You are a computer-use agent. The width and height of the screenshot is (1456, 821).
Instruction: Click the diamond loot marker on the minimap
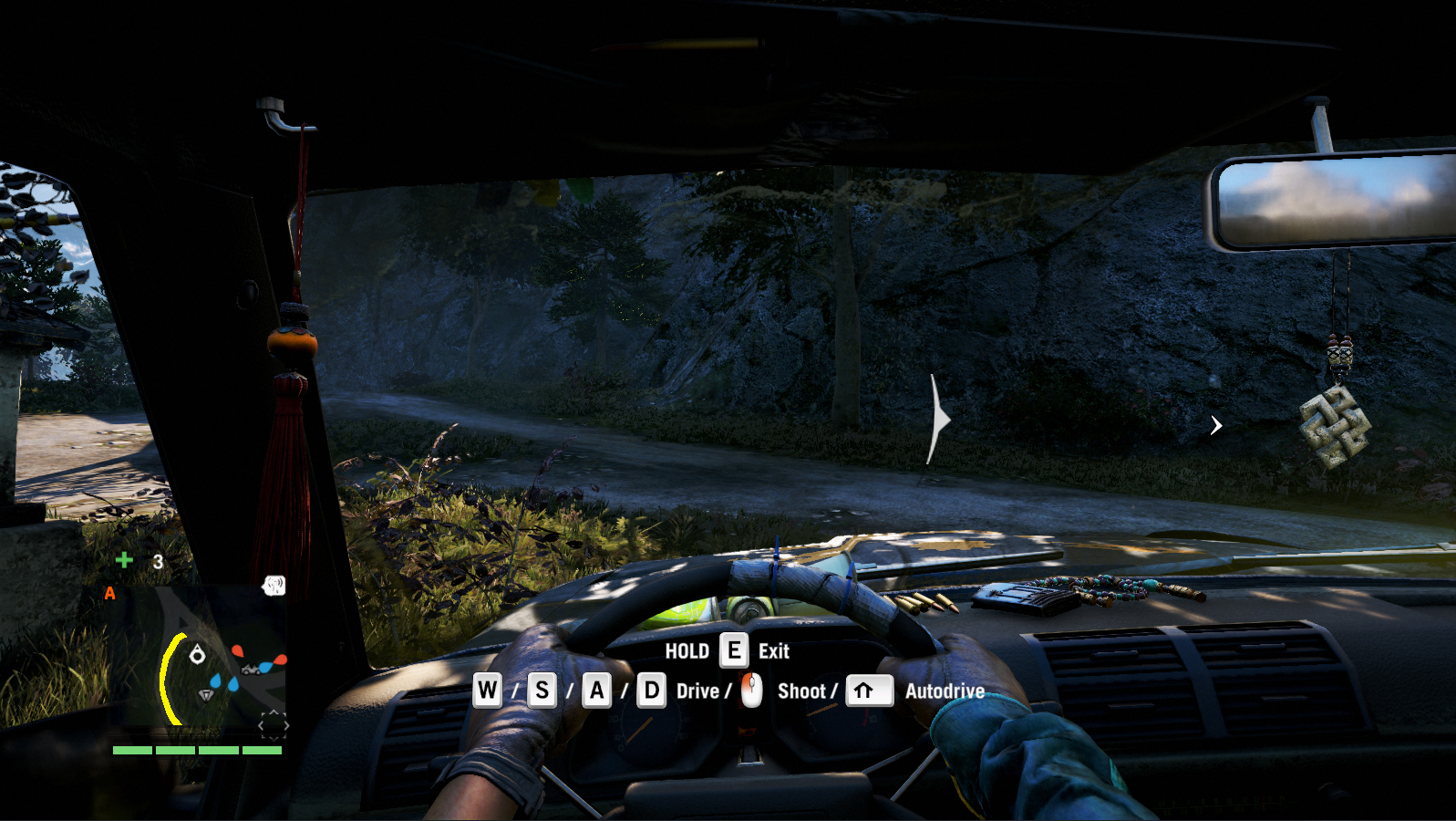206,695
